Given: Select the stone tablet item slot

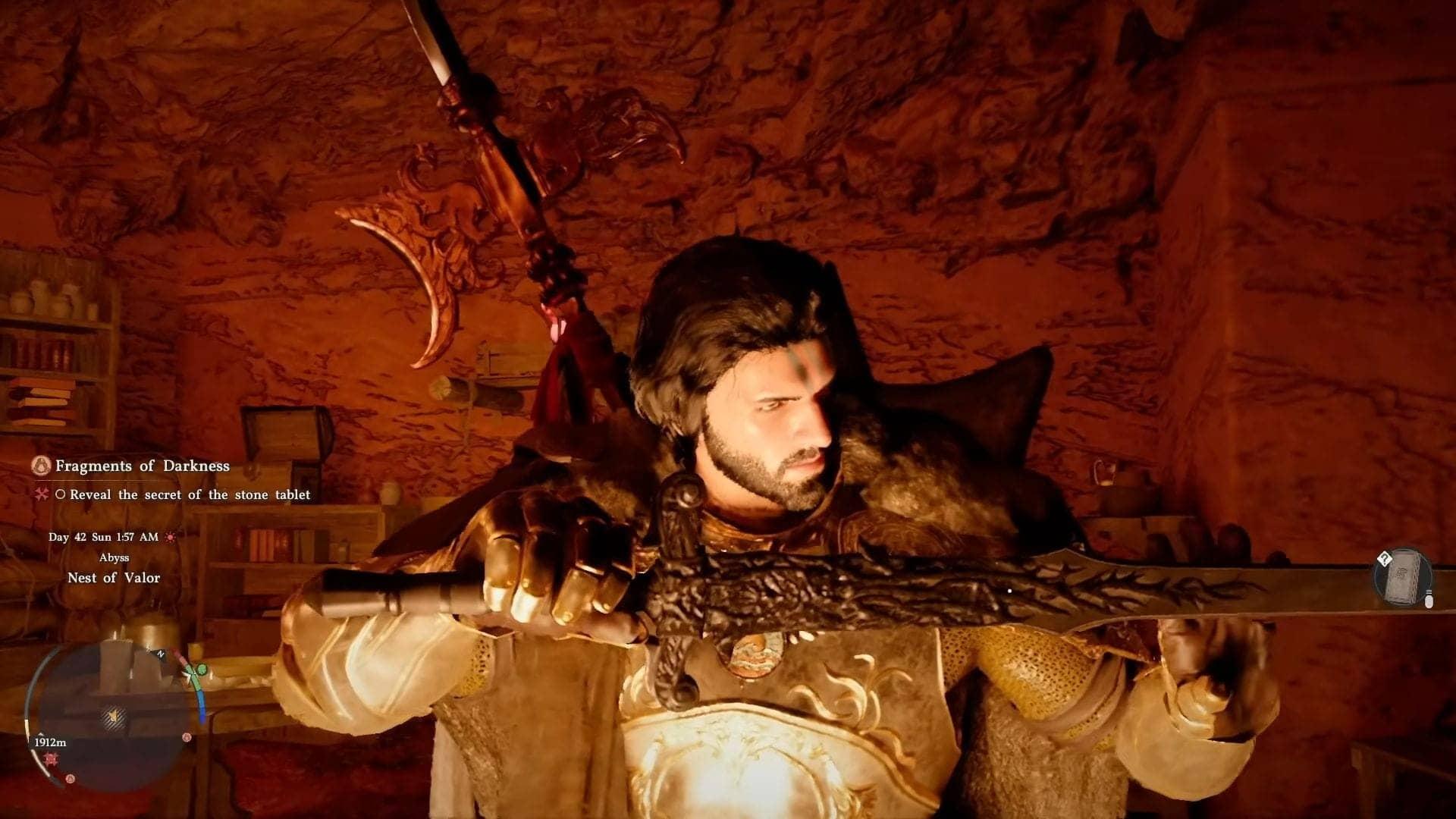Looking at the screenshot, I should (x=1402, y=578).
